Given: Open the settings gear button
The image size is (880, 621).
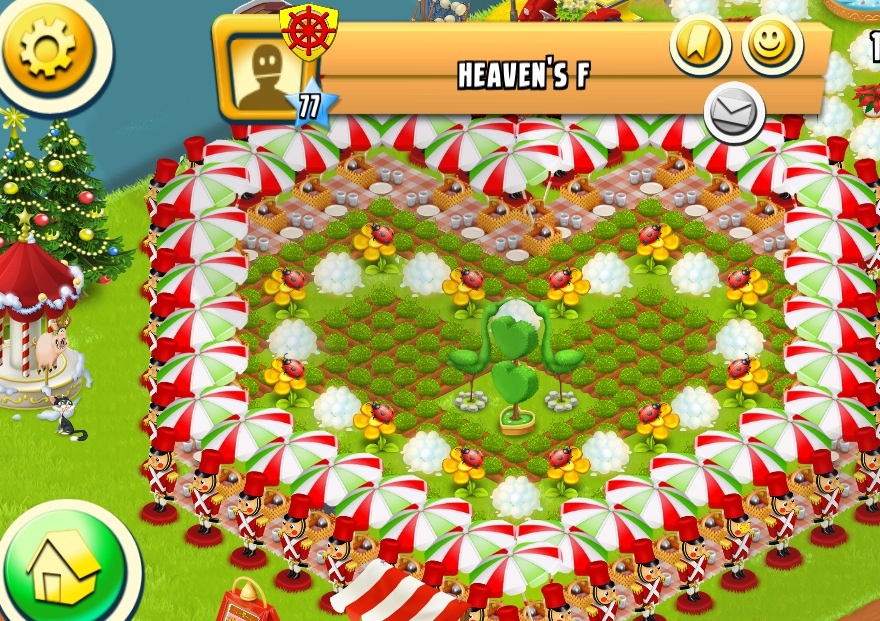Looking at the screenshot, I should pyautogui.click(x=47, y=47).
